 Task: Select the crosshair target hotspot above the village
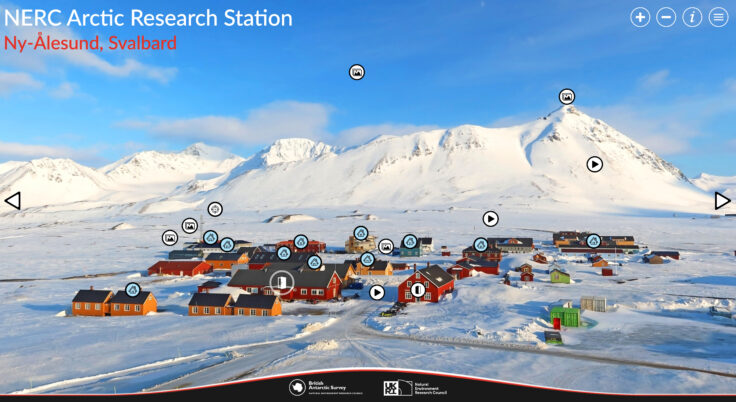pyautogui.click(x=215, y=209)
